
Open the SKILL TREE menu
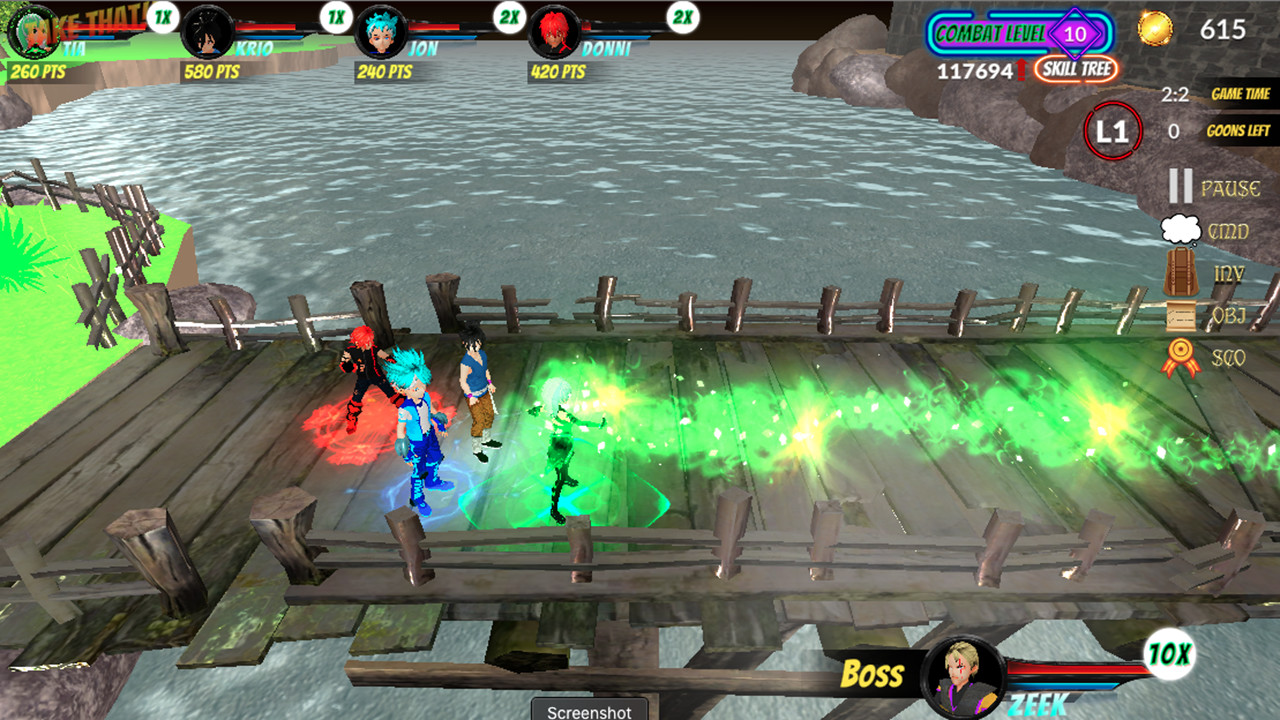click(x=1075, y=70)
